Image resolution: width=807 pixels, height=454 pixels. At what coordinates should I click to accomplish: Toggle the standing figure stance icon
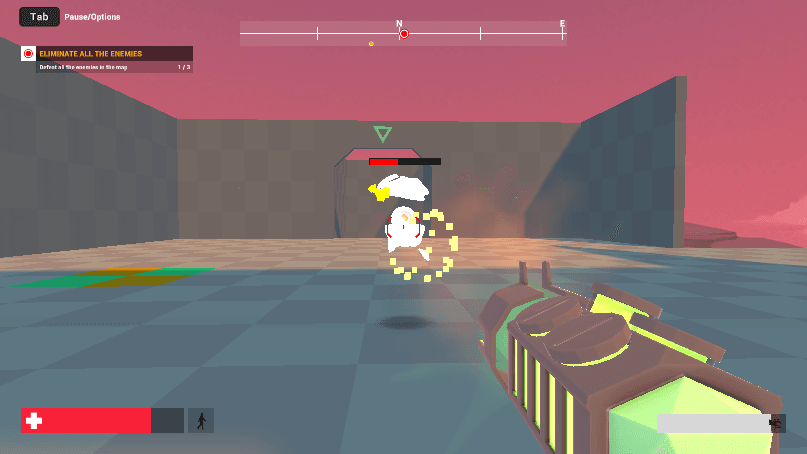pos(201,421)
